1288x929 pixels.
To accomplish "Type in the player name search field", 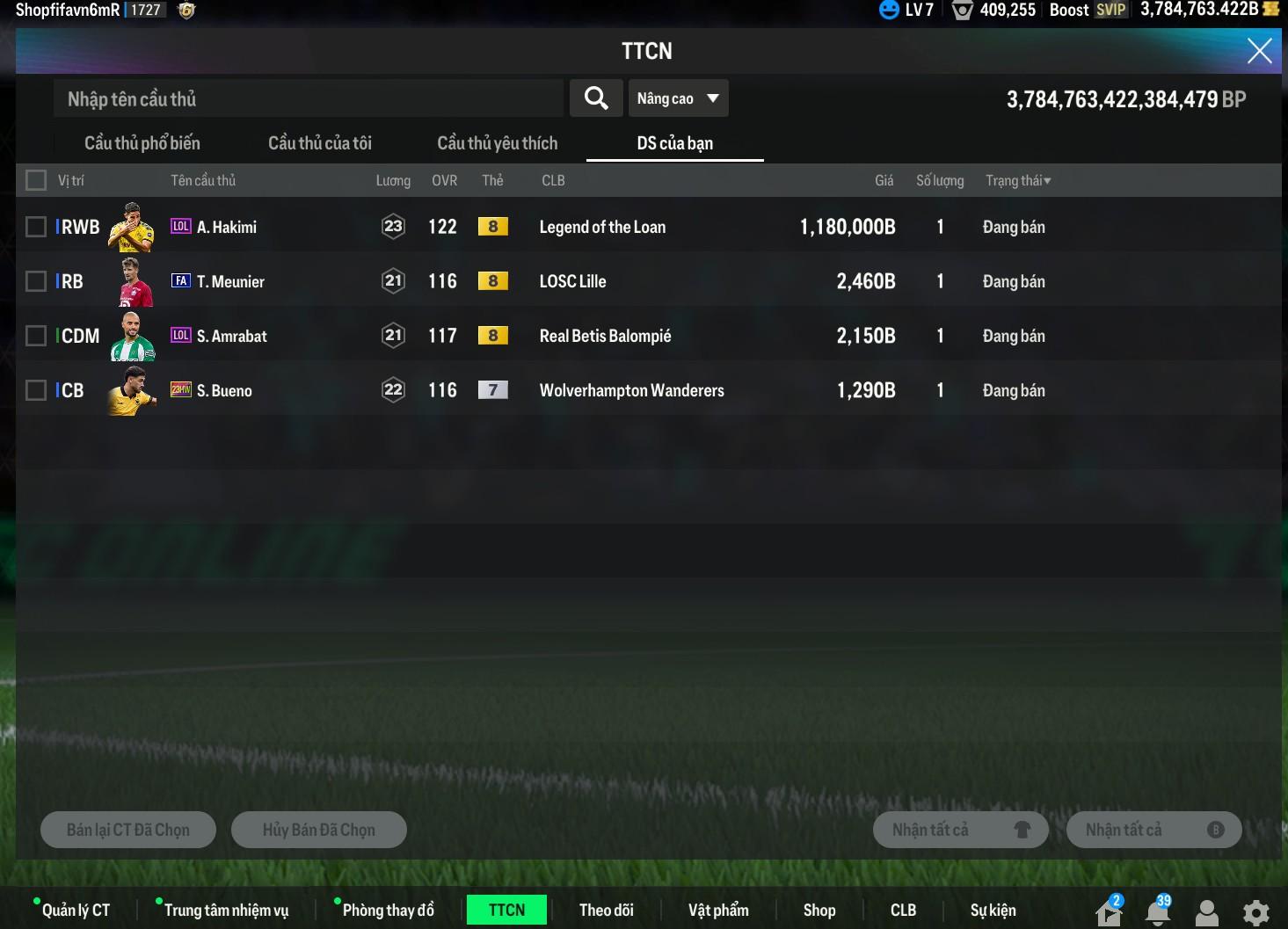I will tap(308, 98).
